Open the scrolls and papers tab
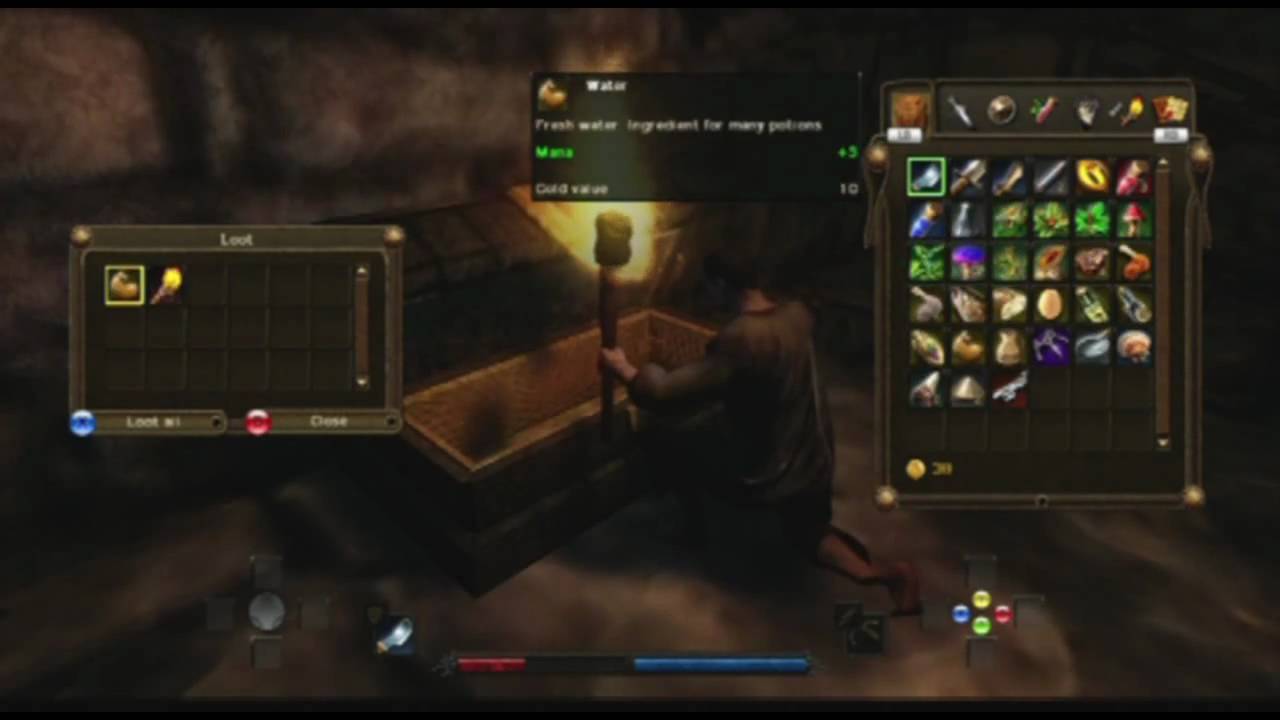The height and width of the screenshot is (720, 1280). [1170, 109]
